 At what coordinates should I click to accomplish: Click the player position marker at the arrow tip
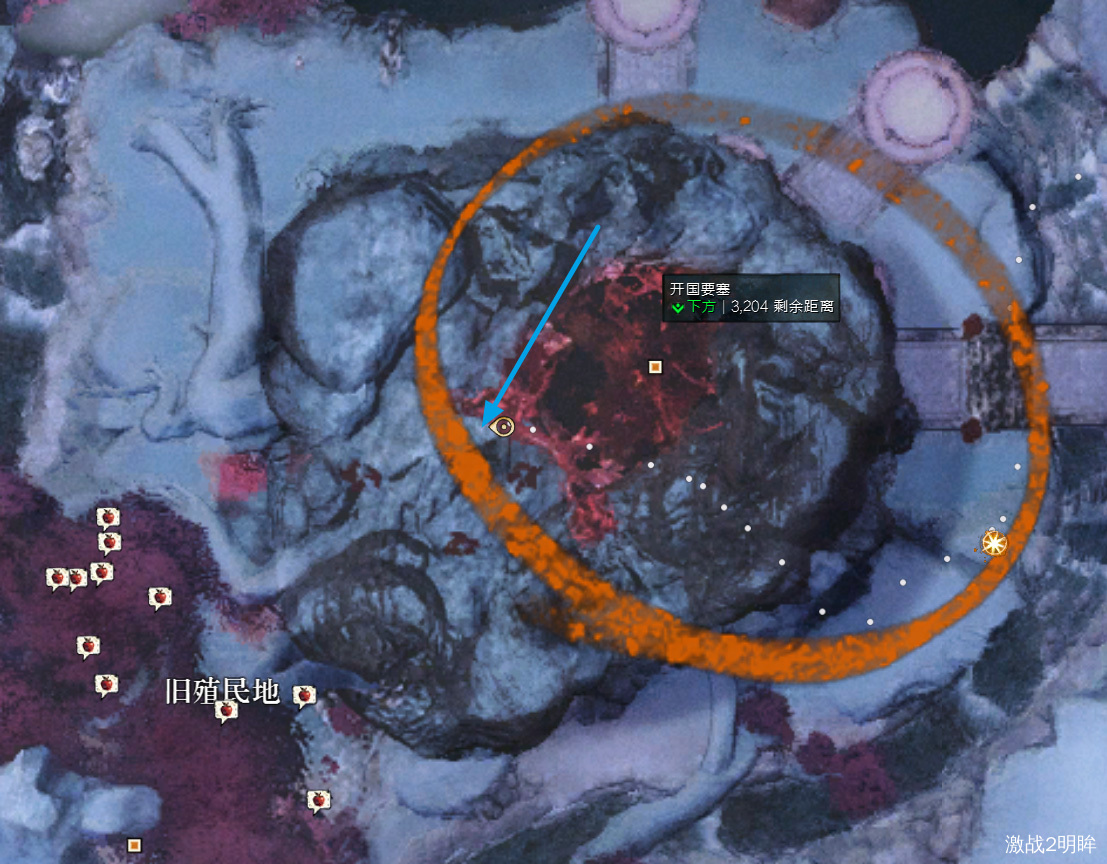[504, 427]
